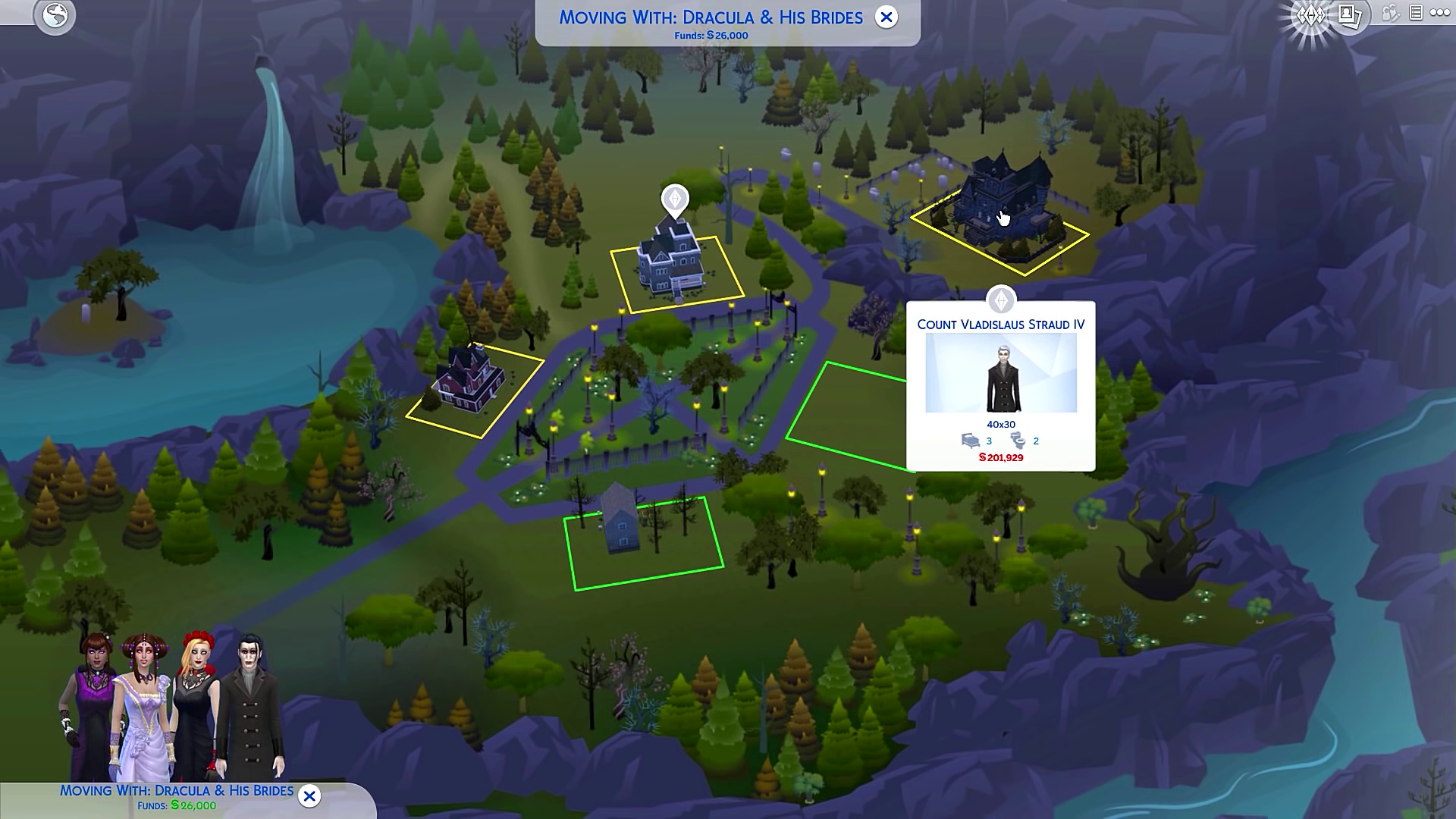Open the triple-plumbob household icon

click(1311, 15)
